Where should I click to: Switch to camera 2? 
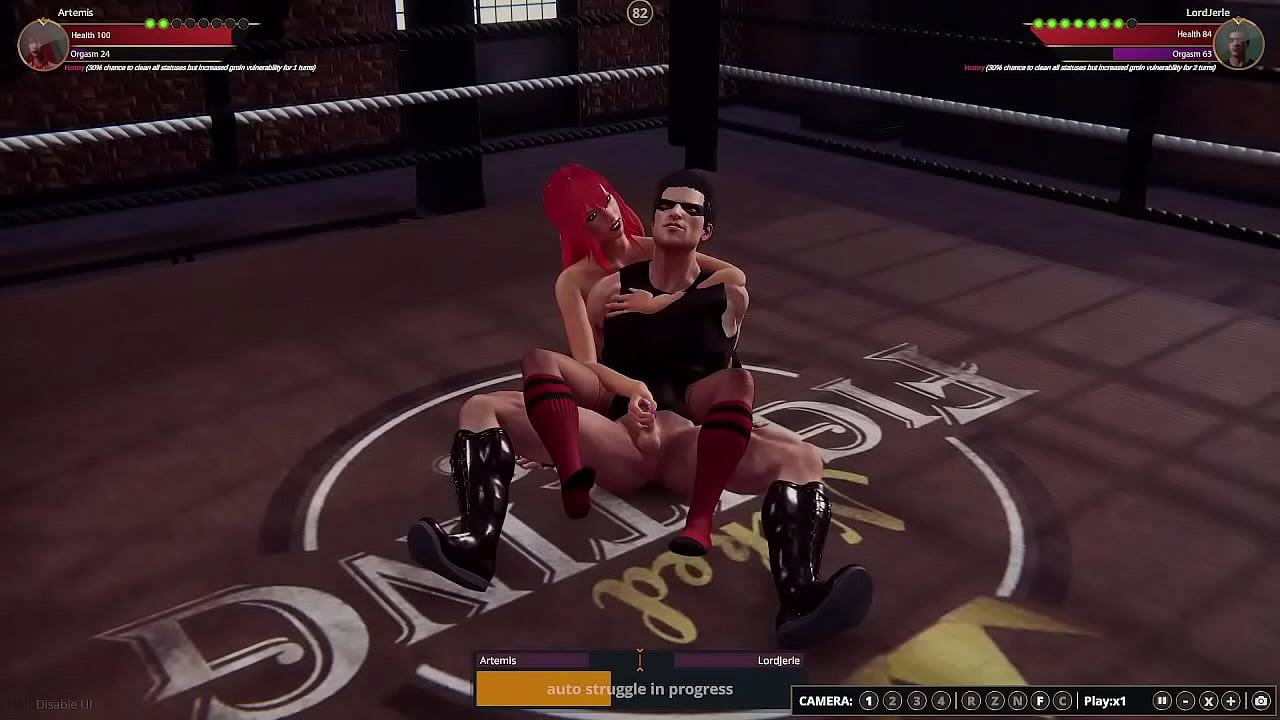[x=892, y=701]
